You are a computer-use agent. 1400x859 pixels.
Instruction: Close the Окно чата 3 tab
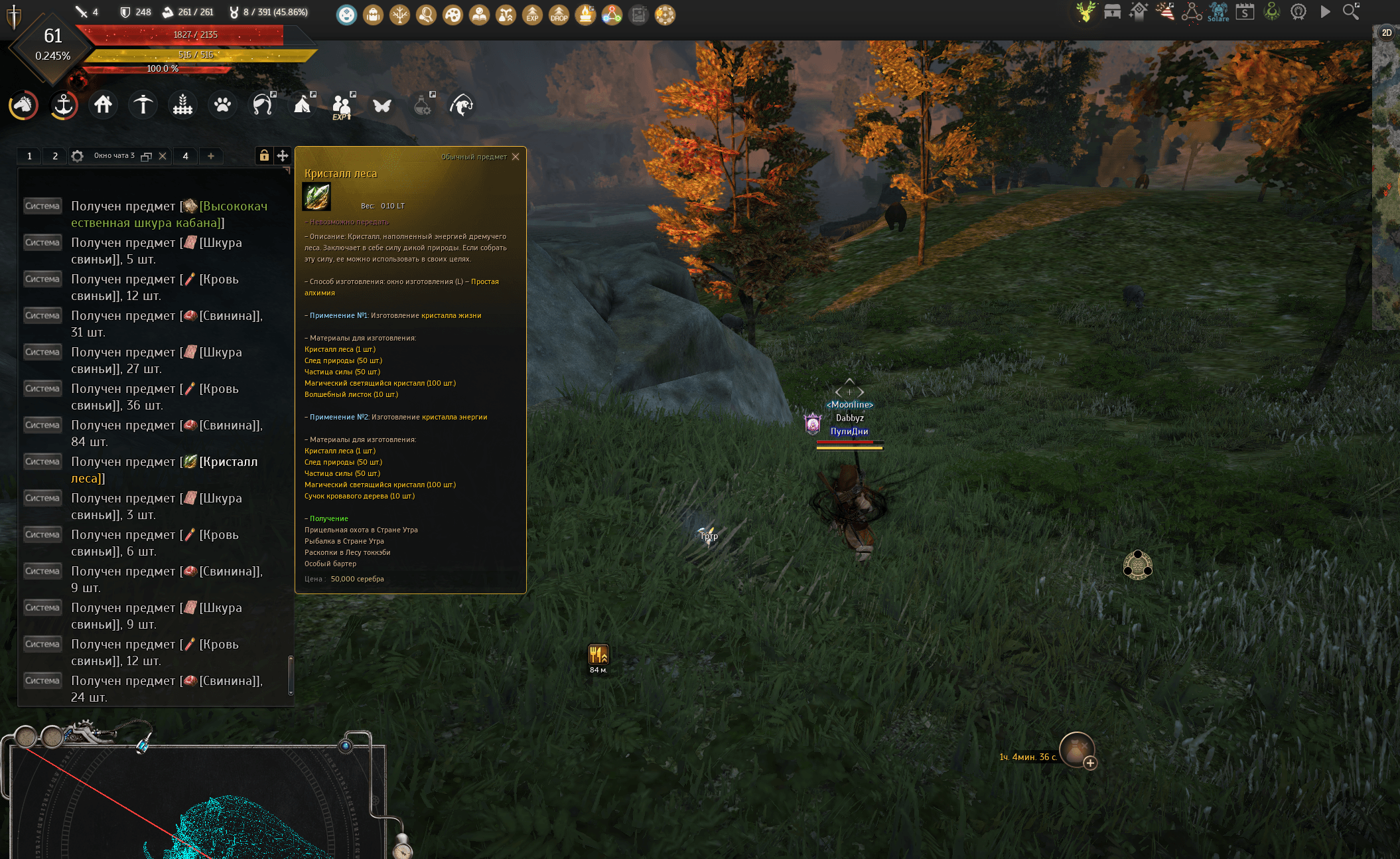(163, 156)
